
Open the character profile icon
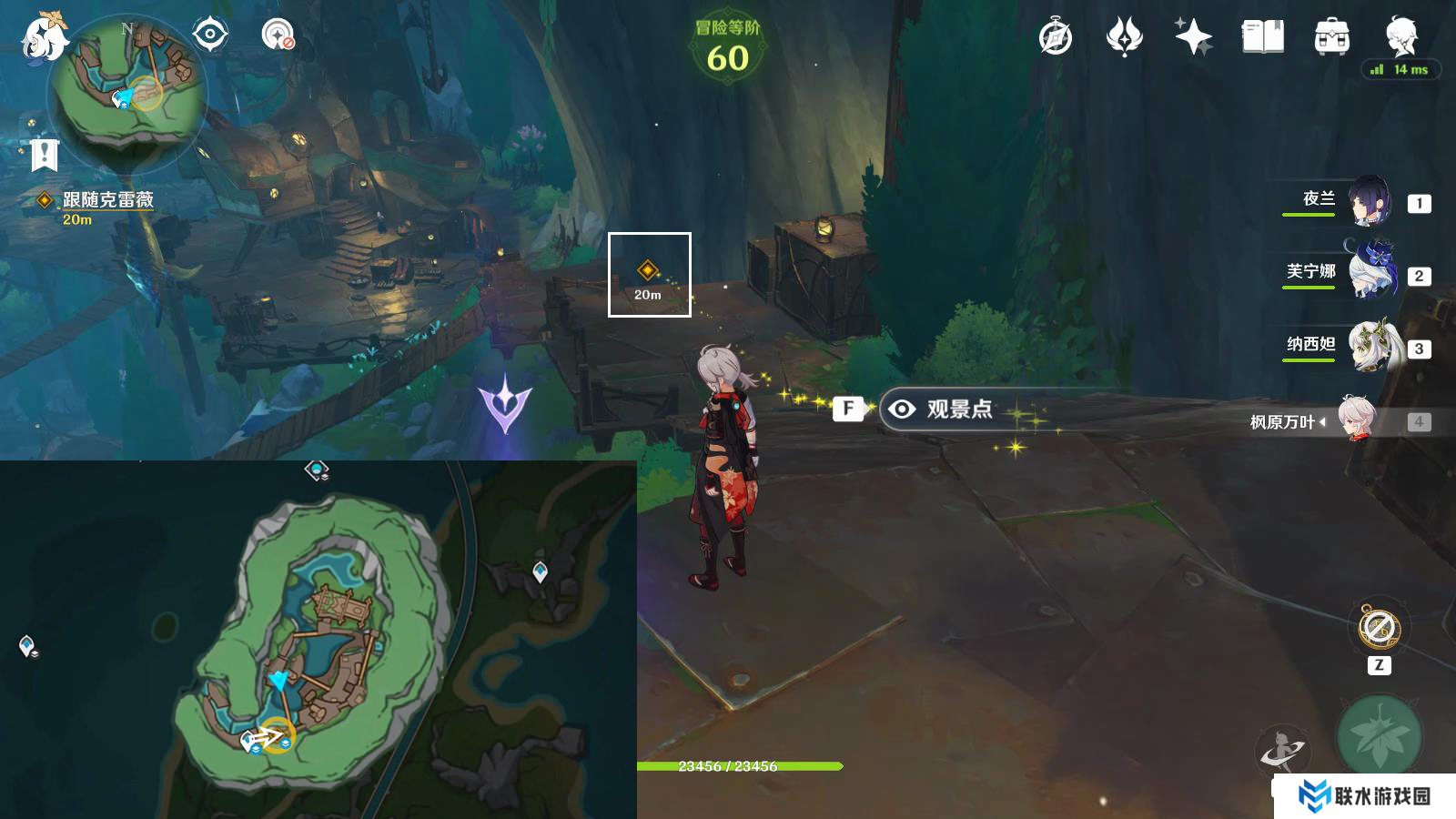[x=1401, y=37]
